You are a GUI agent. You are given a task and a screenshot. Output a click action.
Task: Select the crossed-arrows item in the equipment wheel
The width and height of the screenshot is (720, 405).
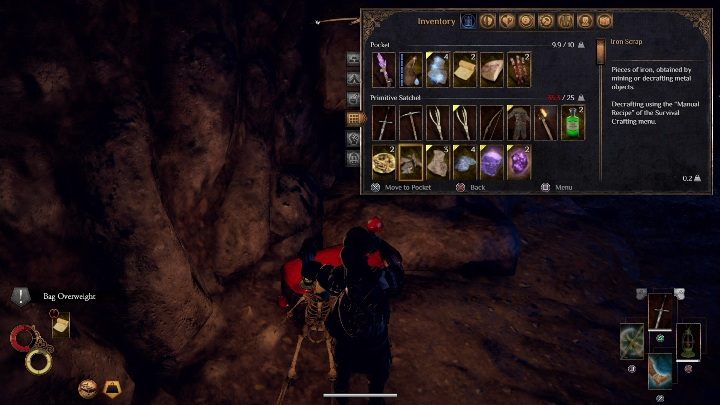[633, 340]
